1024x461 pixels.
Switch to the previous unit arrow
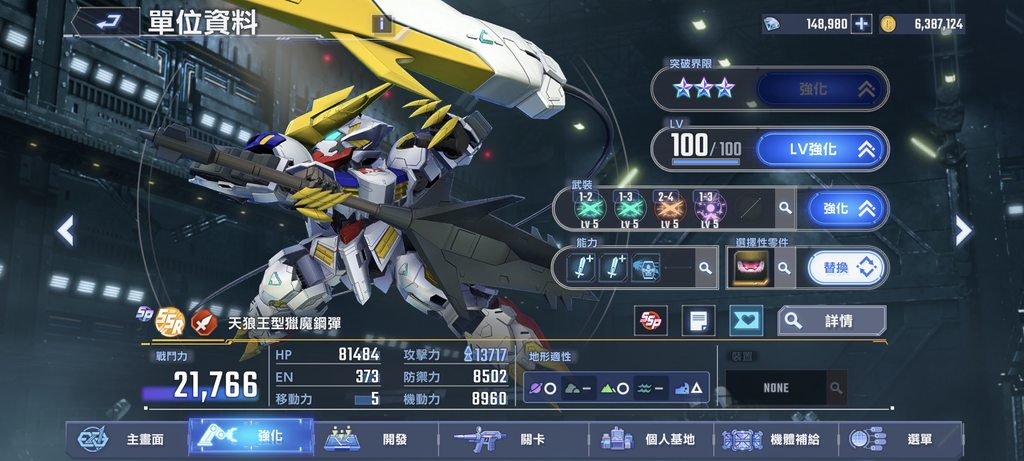click(x=65, y=231)
